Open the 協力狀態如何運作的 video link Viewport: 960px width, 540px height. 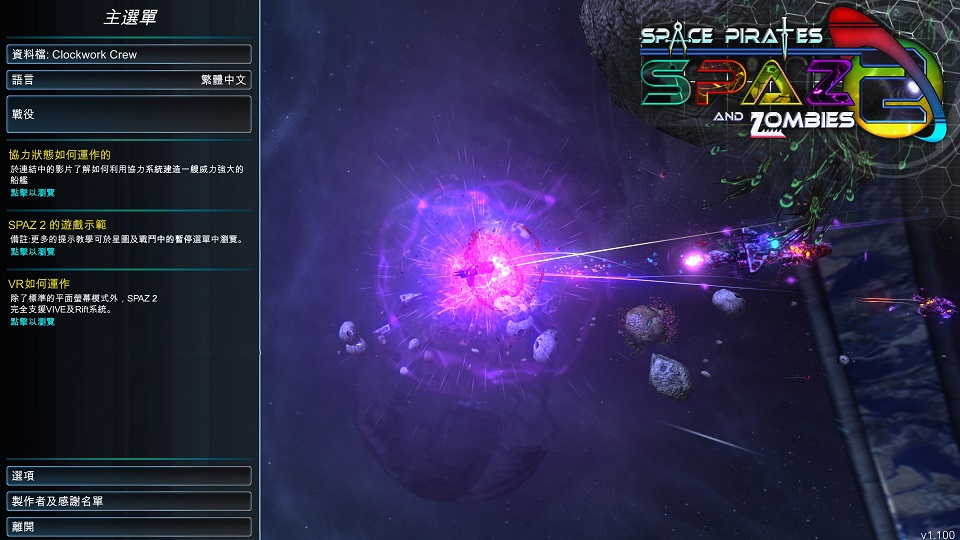click(33, 191)
